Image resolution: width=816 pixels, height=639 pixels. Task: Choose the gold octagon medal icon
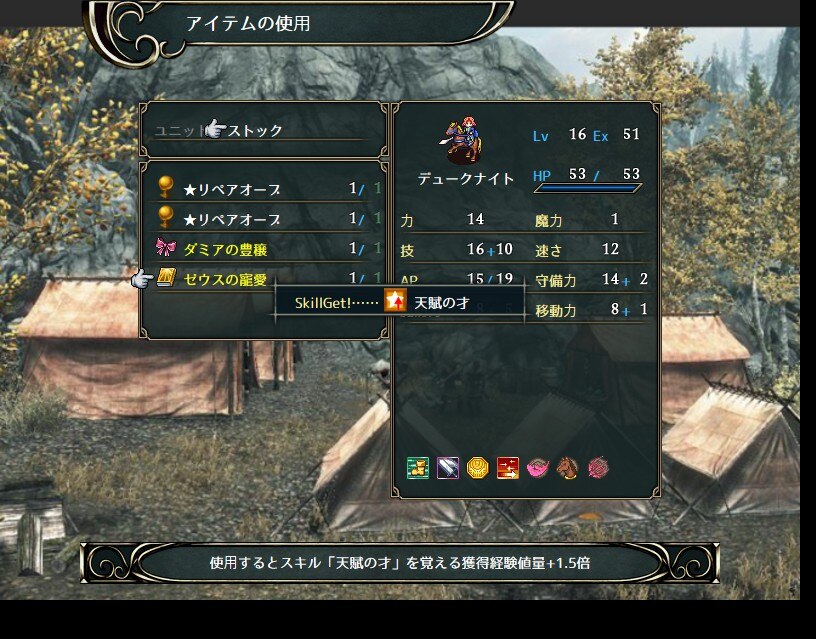click(x=478, y=467)
